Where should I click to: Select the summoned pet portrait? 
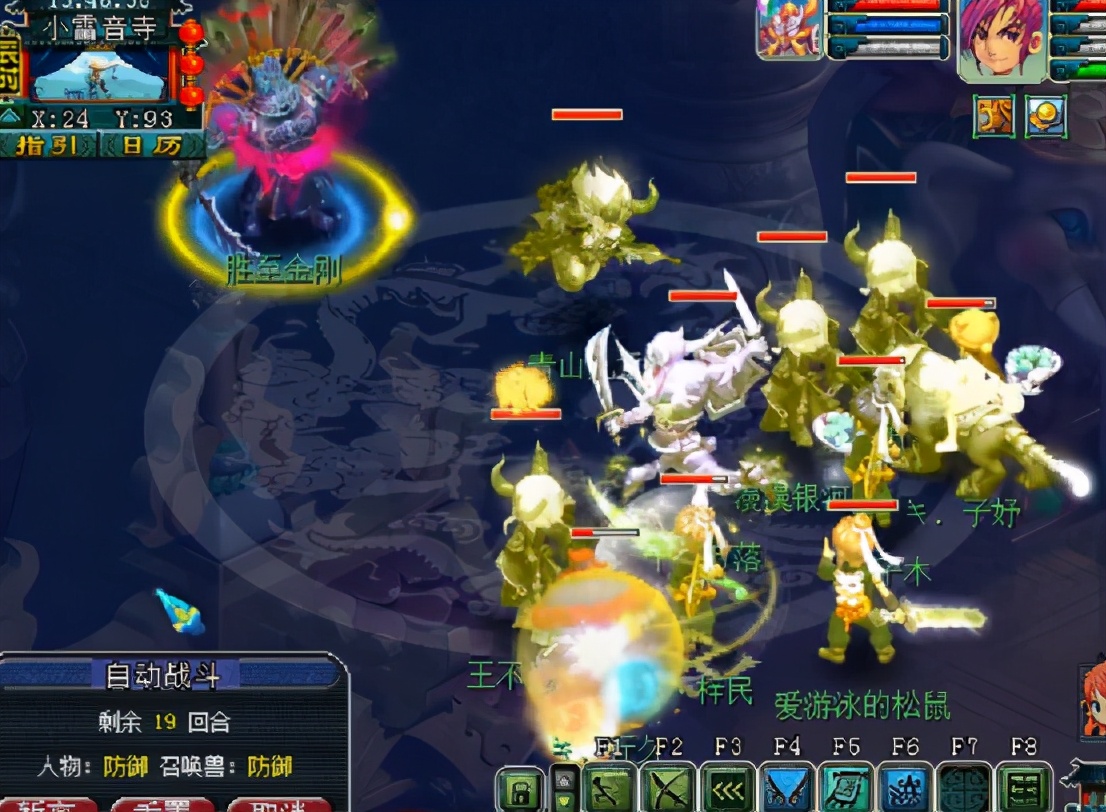point(789,28)
